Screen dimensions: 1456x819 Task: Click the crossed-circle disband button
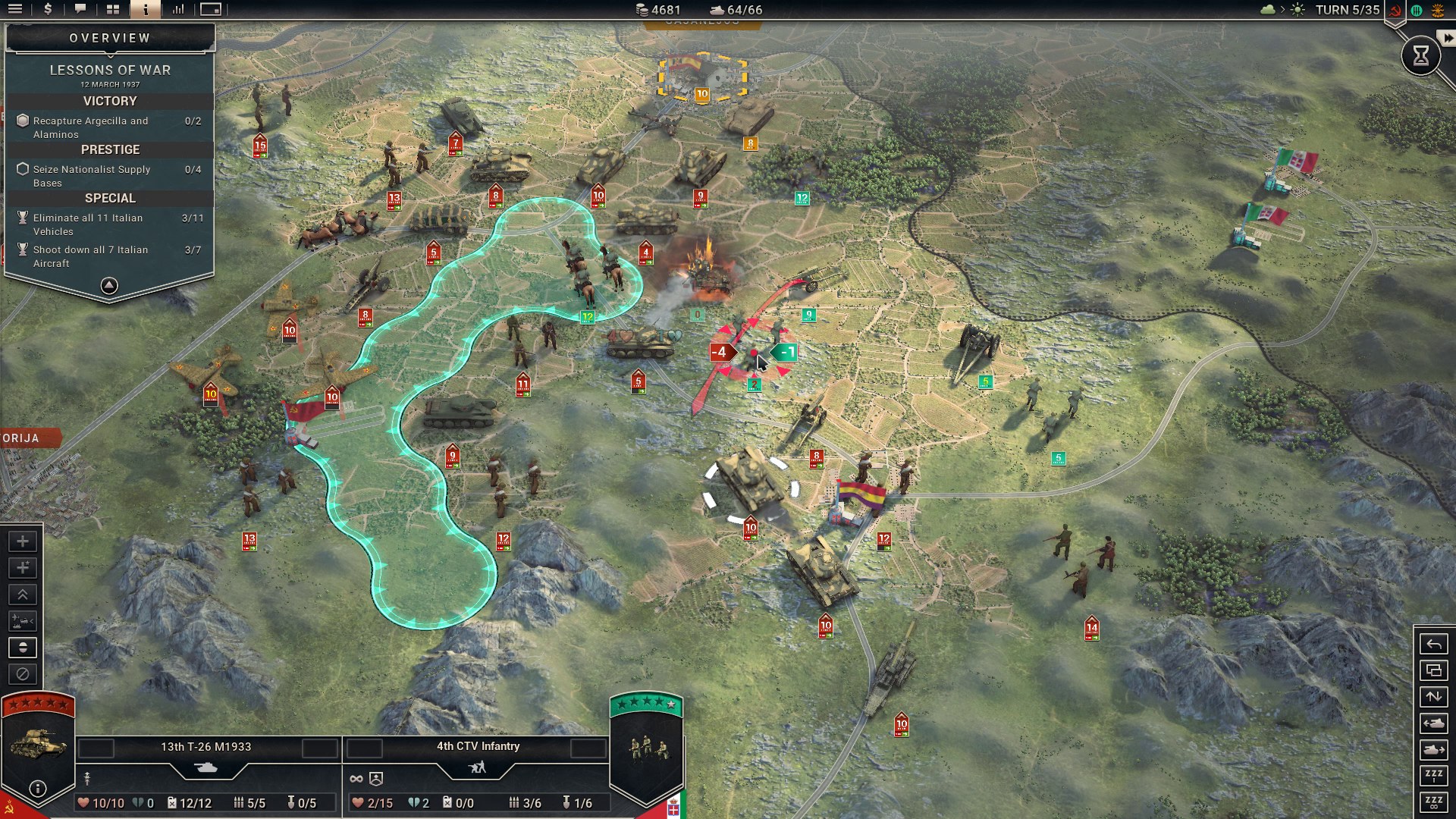pyautogui.click(x=23, y=674)
